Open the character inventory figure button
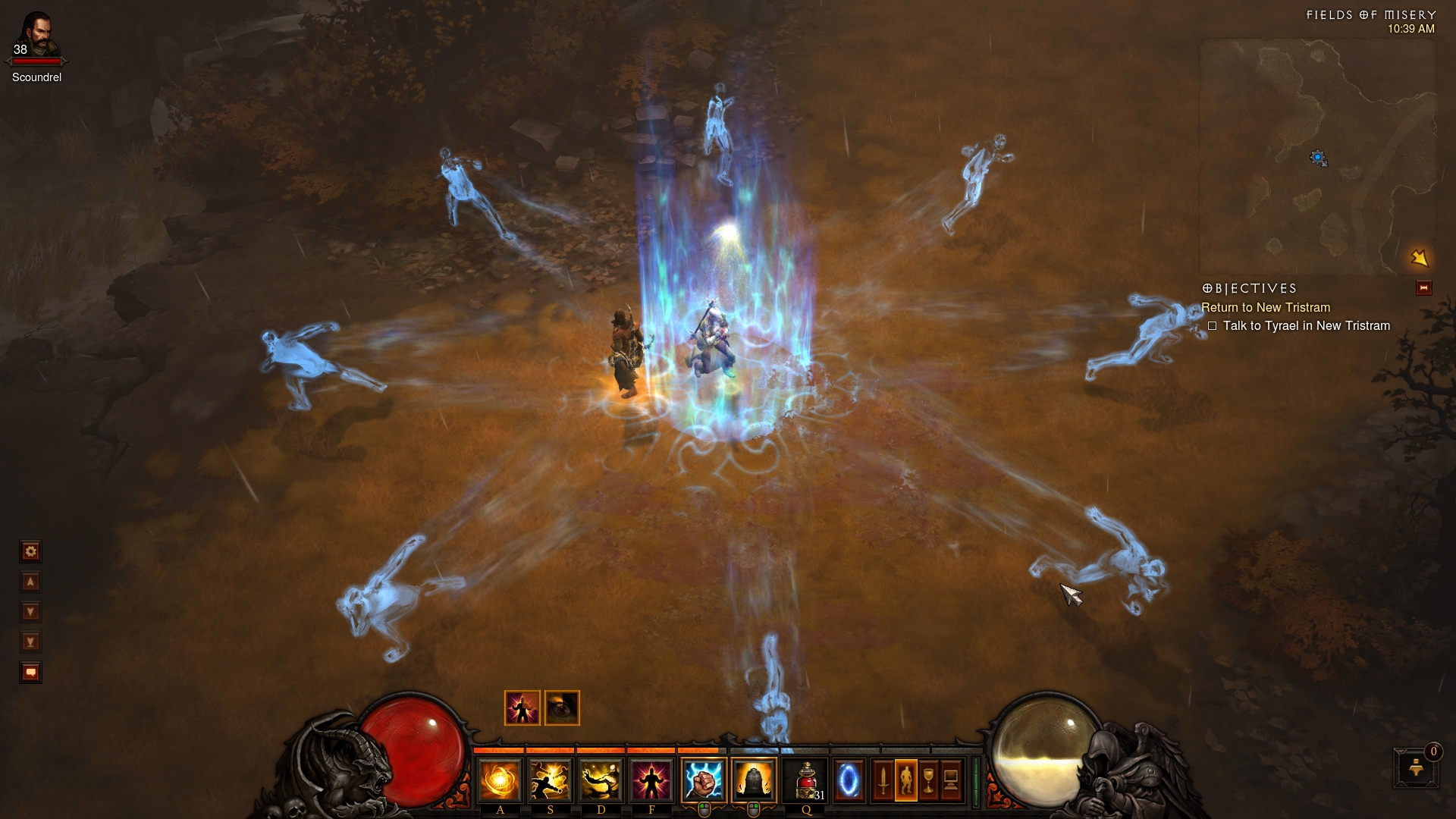1456x819 pixels. [905, 780]
